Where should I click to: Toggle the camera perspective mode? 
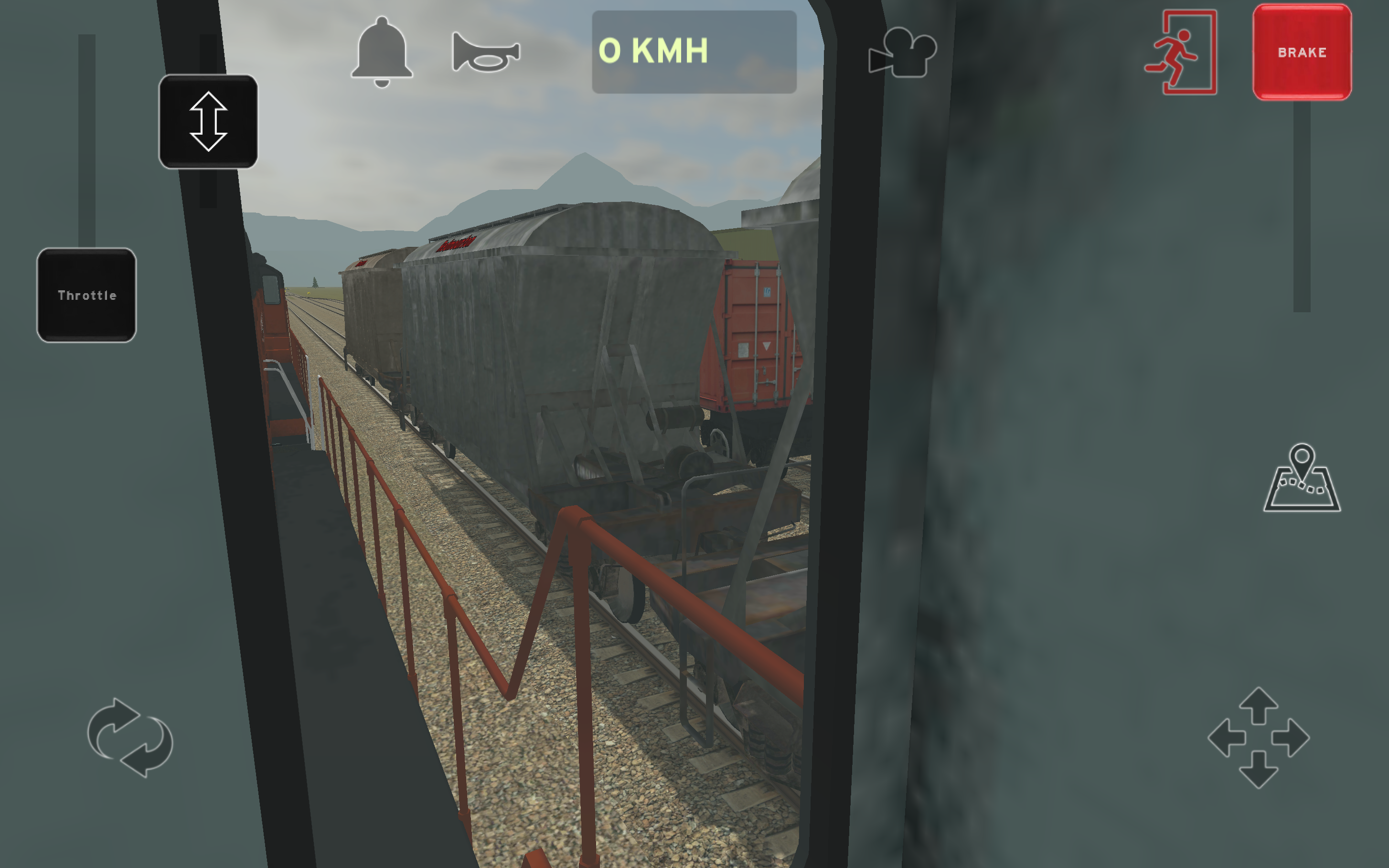point(904,52)
